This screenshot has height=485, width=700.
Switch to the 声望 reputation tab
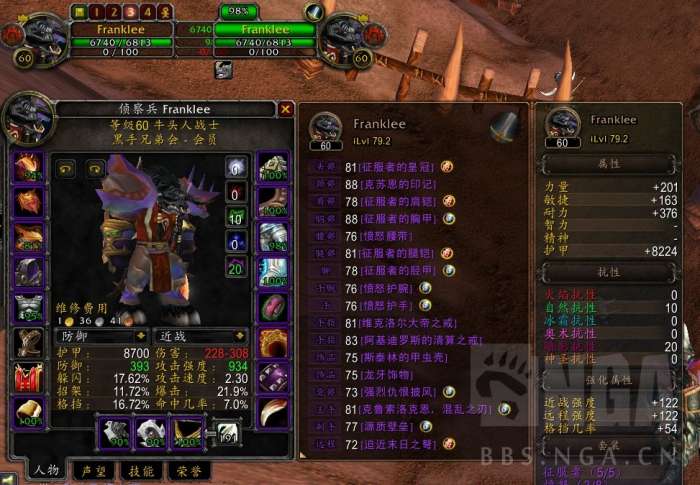[x=95, y=470]
